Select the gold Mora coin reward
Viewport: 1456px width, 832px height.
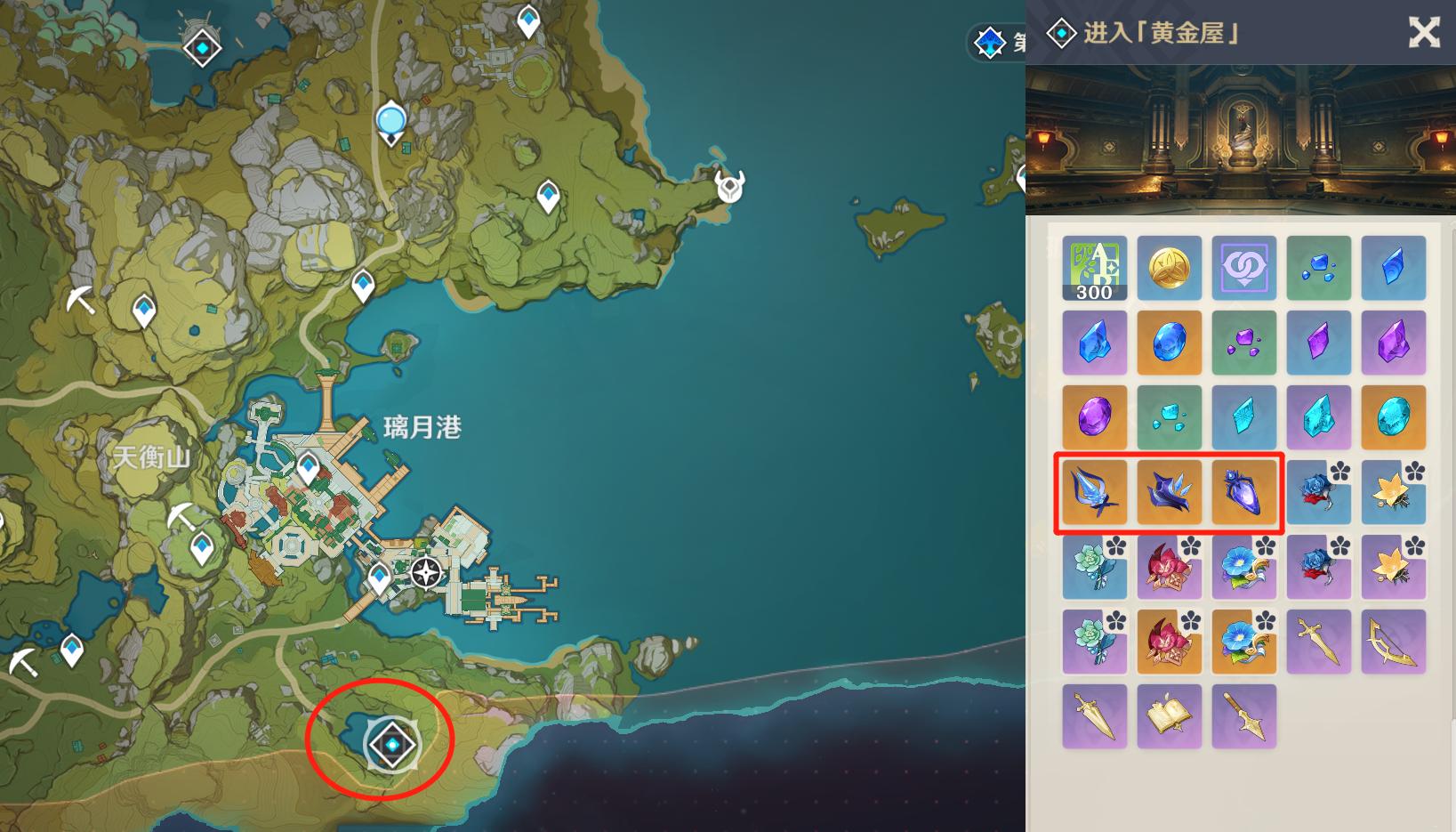pos(1169,268)
